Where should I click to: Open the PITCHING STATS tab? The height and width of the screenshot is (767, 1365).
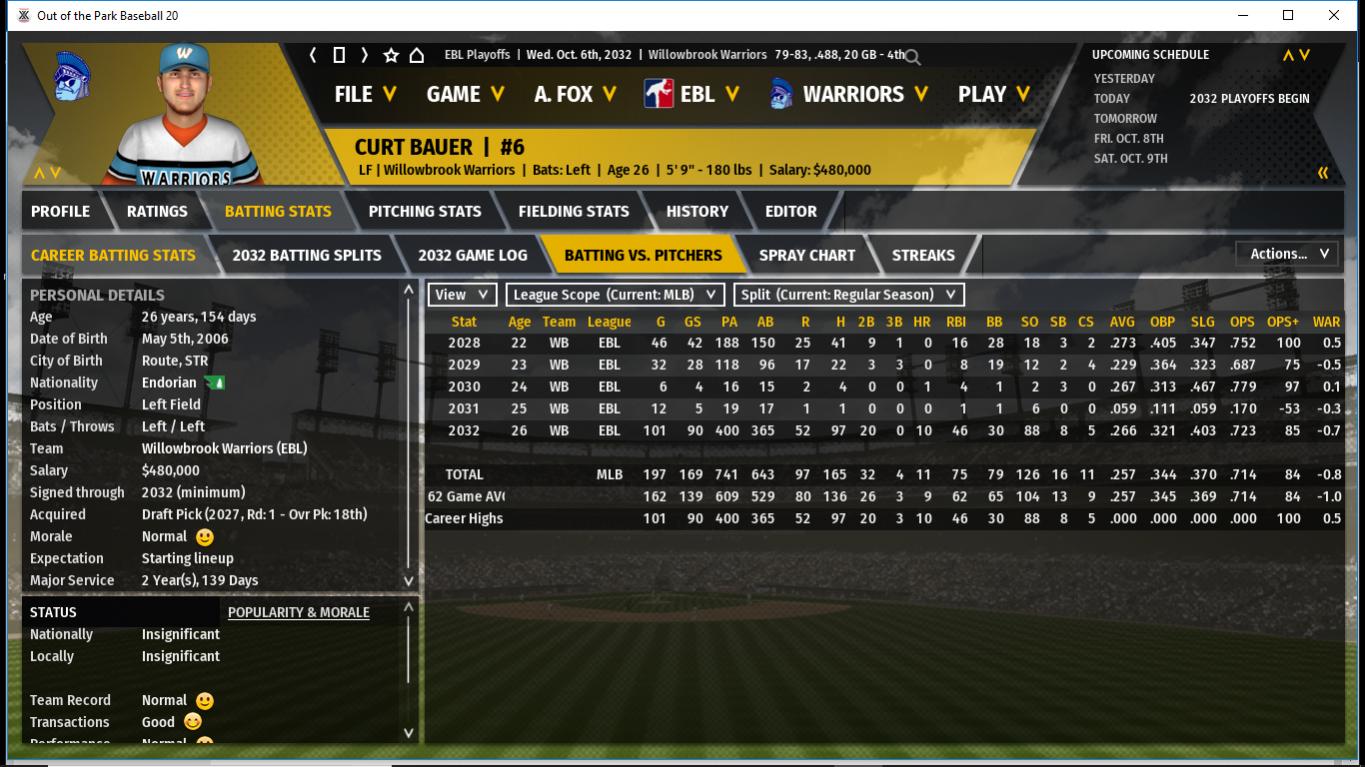click(425, 211)
